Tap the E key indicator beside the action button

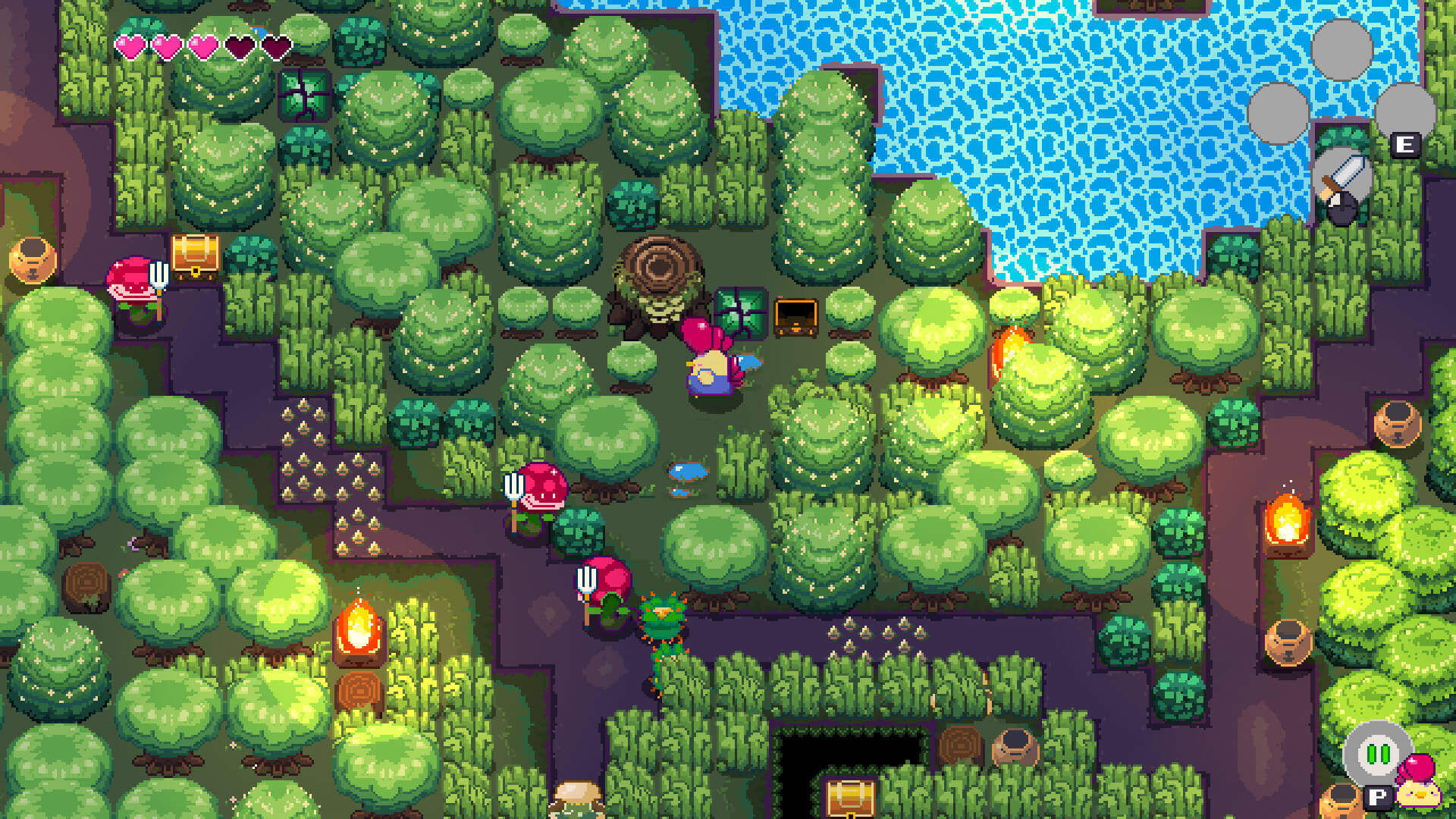pyautogui.click(x=1407, y=144)
